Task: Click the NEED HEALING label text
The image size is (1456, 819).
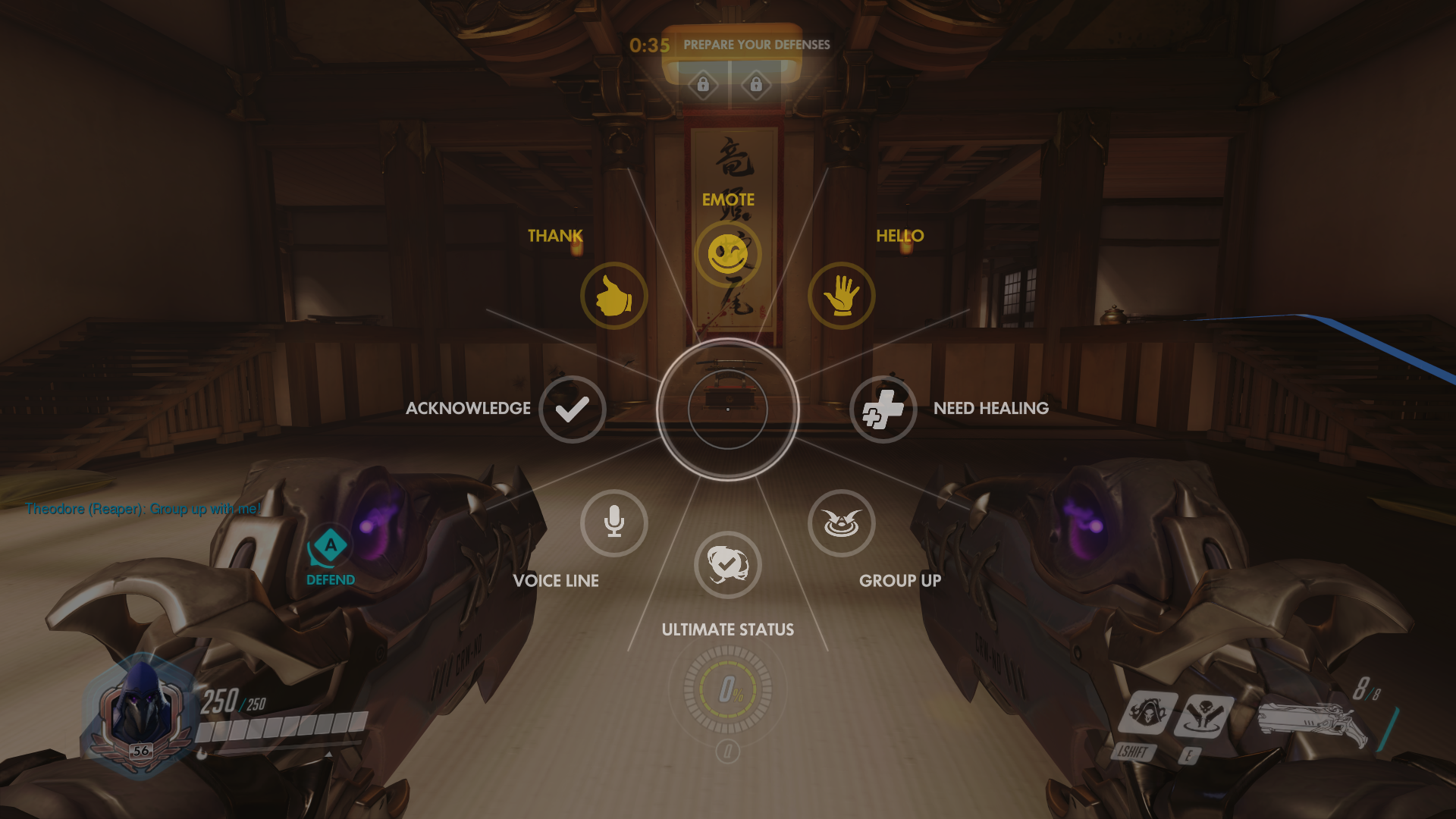Action: click(x=990, y=408)
